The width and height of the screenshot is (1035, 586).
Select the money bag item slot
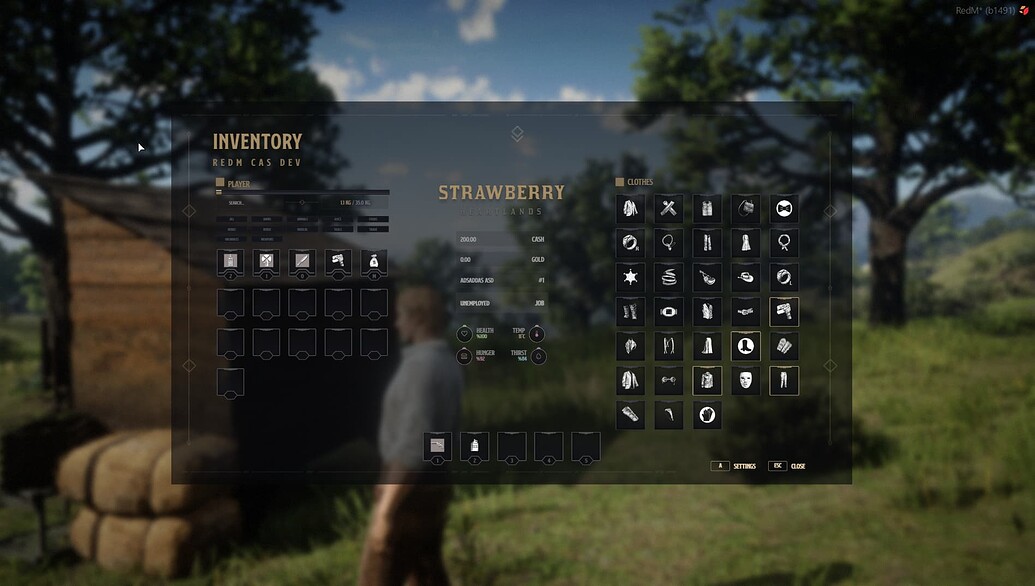click(x=374, y=263)
